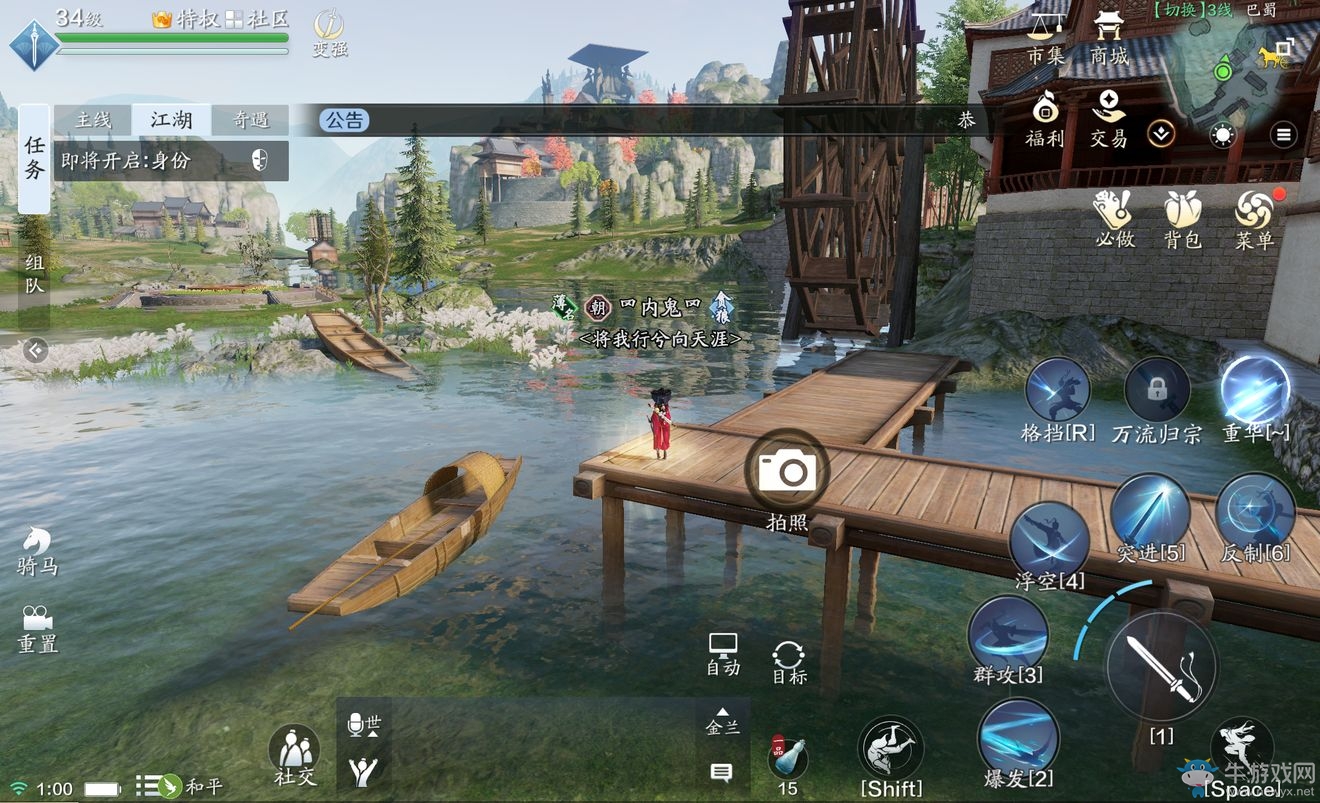This screenshot has height=803, width=1320.
Task: Mount up with the 骑马 button
Action: tap(38, 548)
